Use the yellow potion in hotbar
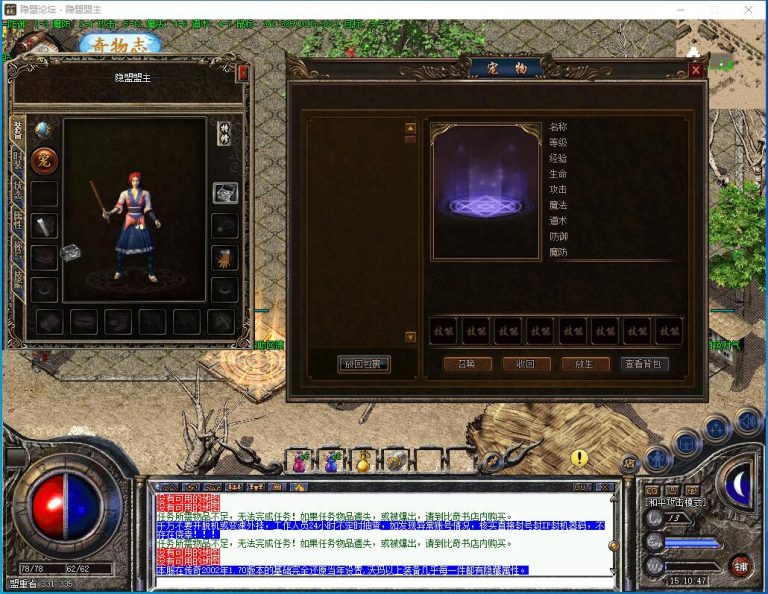The height and width of the screenshot is (594, 768). (x=364, y=462)
